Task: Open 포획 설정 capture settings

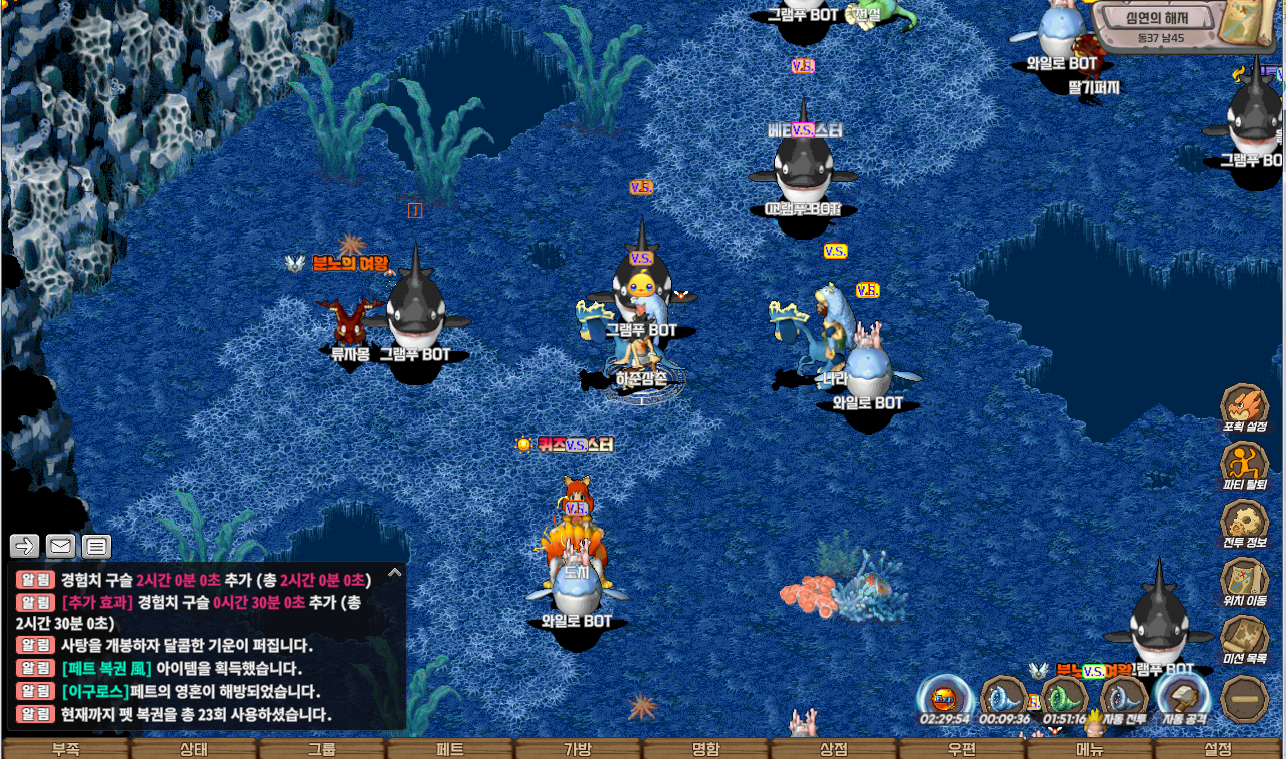Action: [1245, 406]
